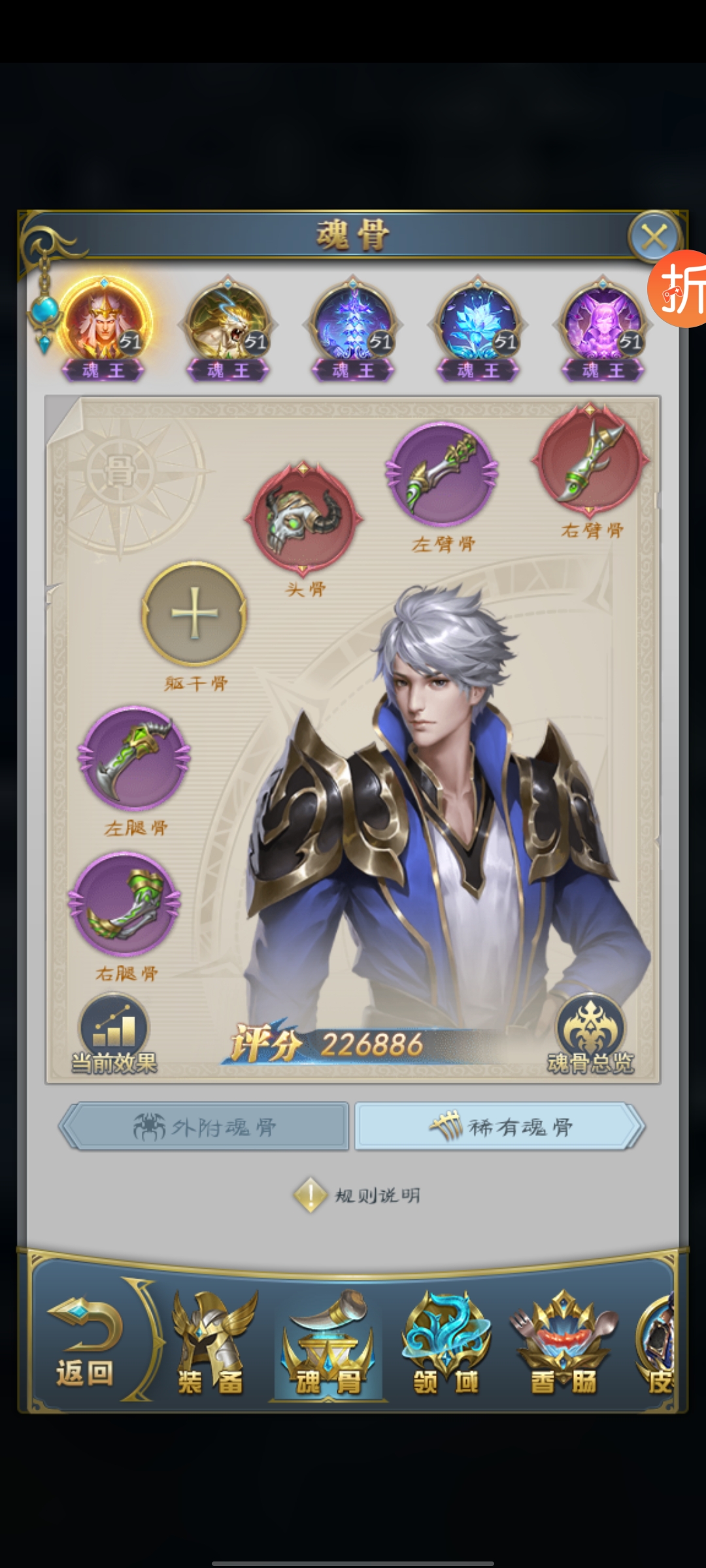Open the 领域 domain tab

click(x=446, y=1345)
